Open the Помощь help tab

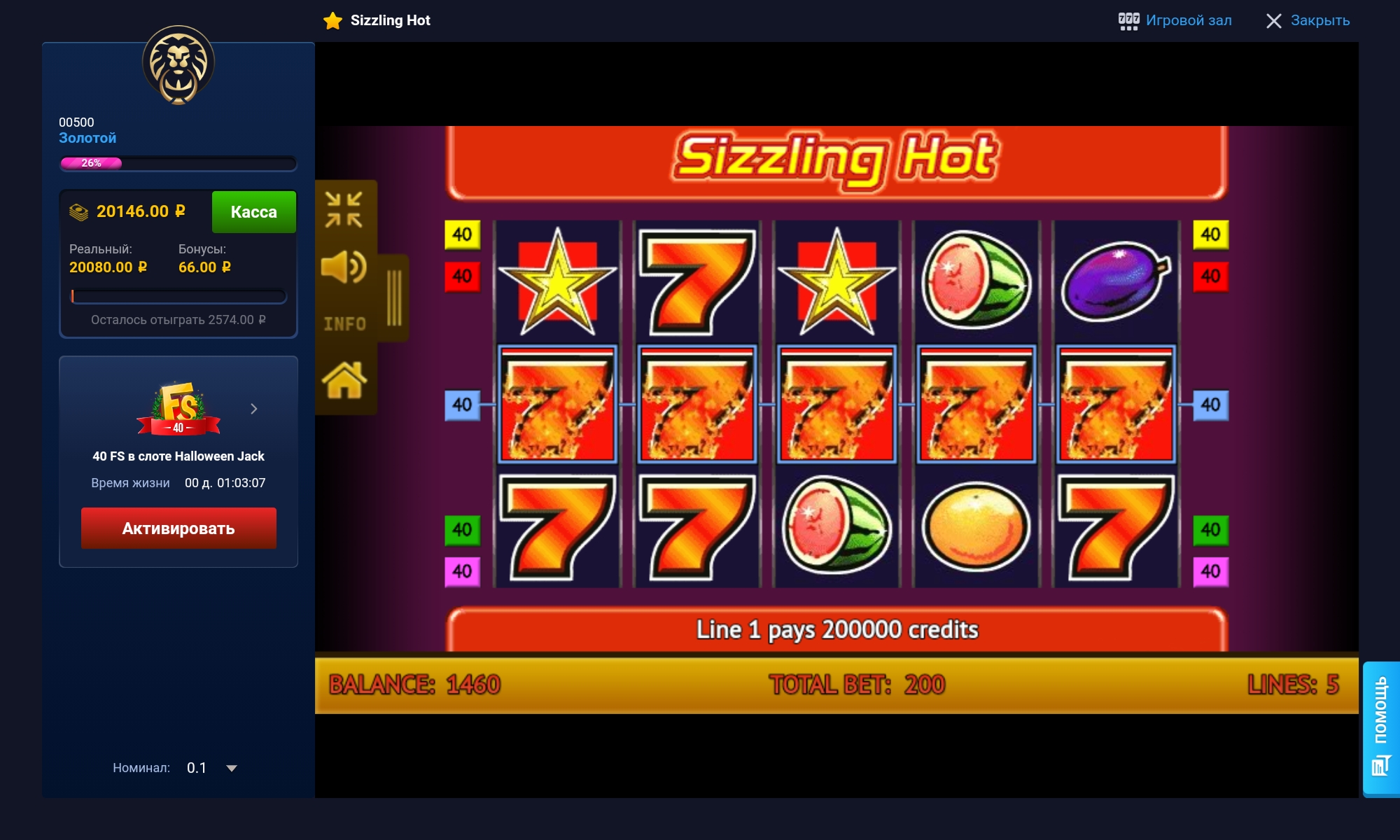(1380, 727)
